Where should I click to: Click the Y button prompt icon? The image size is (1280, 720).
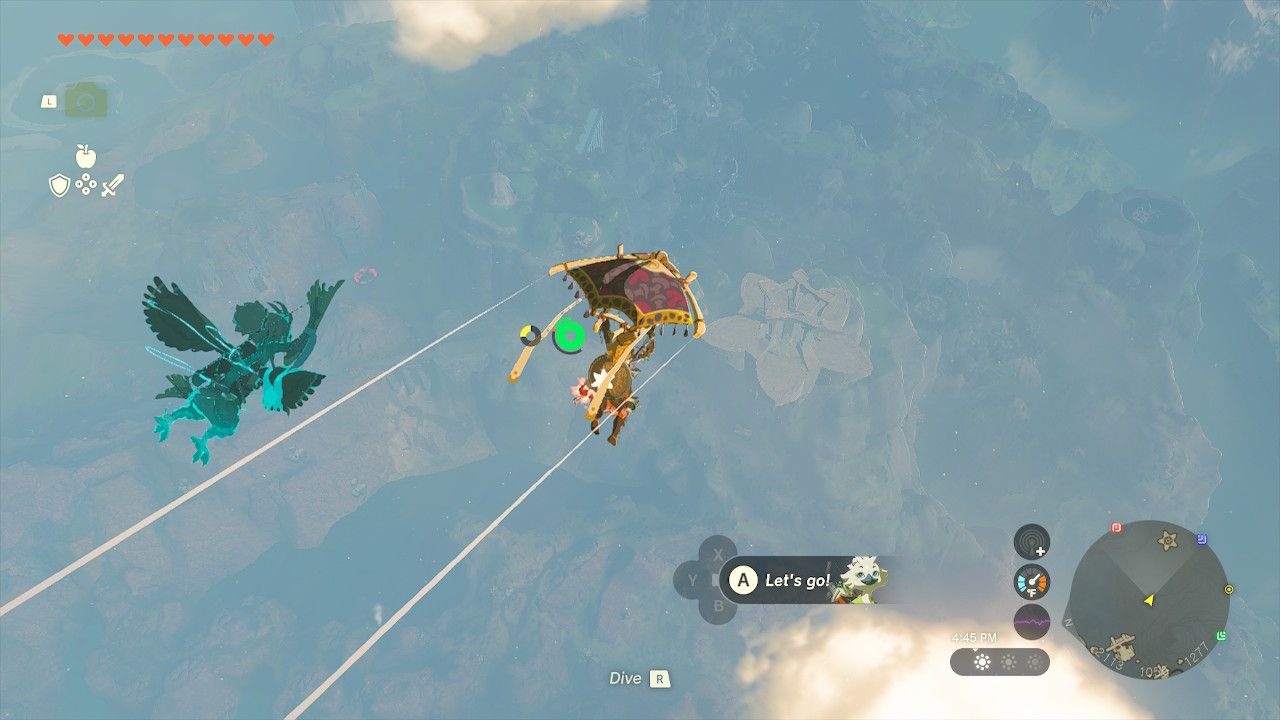click(692, 579)
